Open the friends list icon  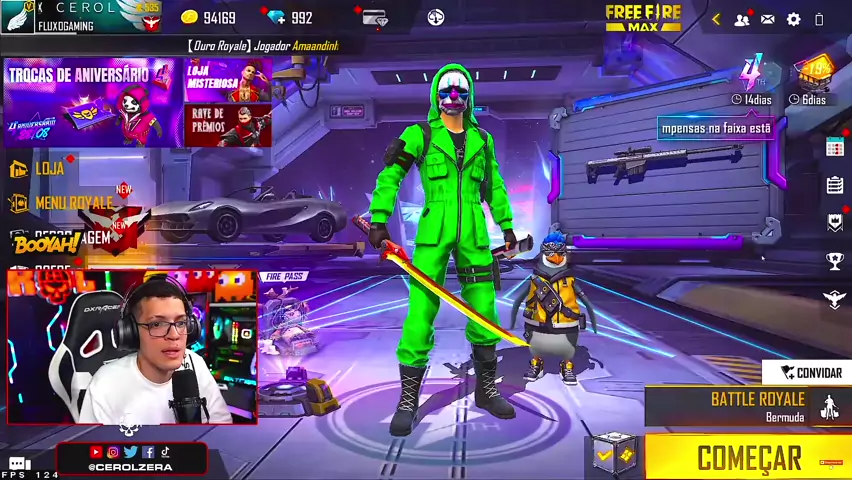tap(742, 19)
